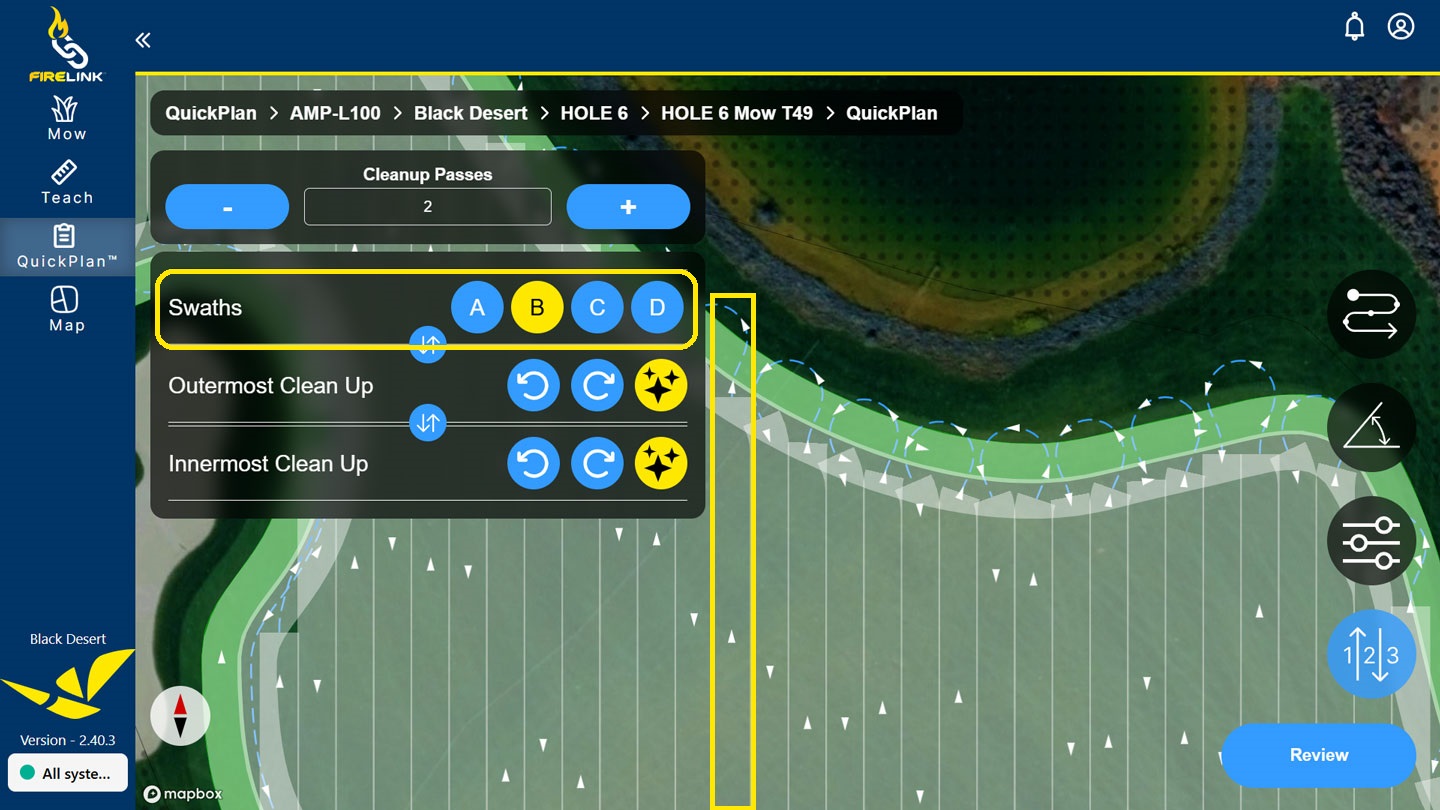The image size is (1440, 810).
Task: Select swath option A
Action: [477, 308]
